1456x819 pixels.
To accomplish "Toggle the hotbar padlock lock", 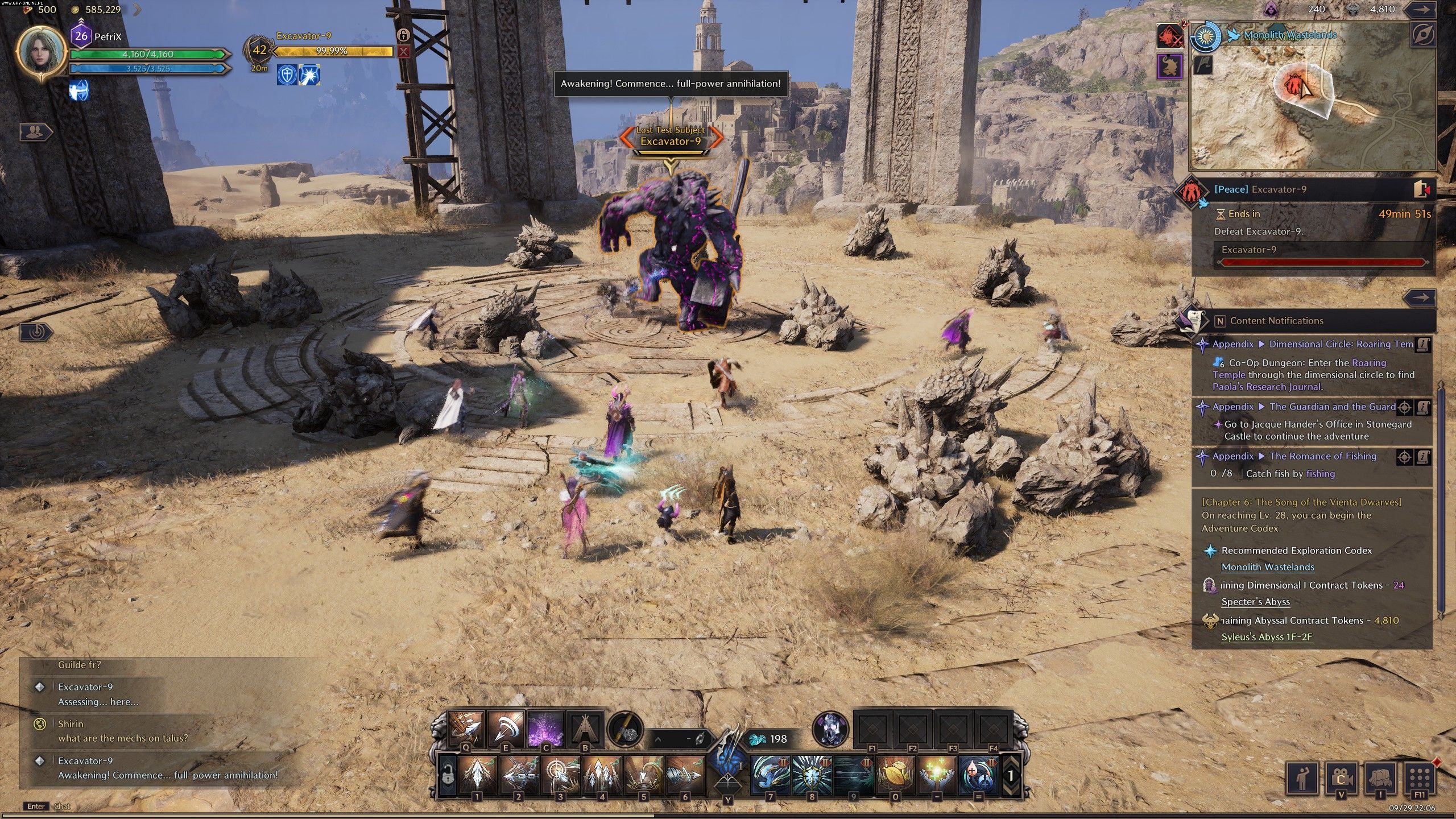I will click(448, 774).
